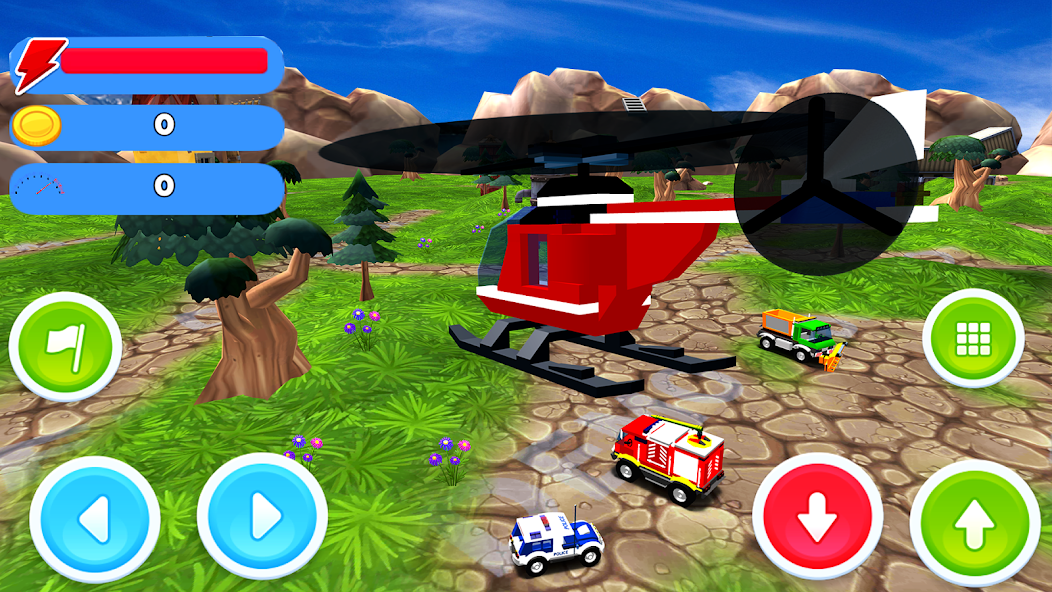Steer right with the blue arrow button

point(262,518)
